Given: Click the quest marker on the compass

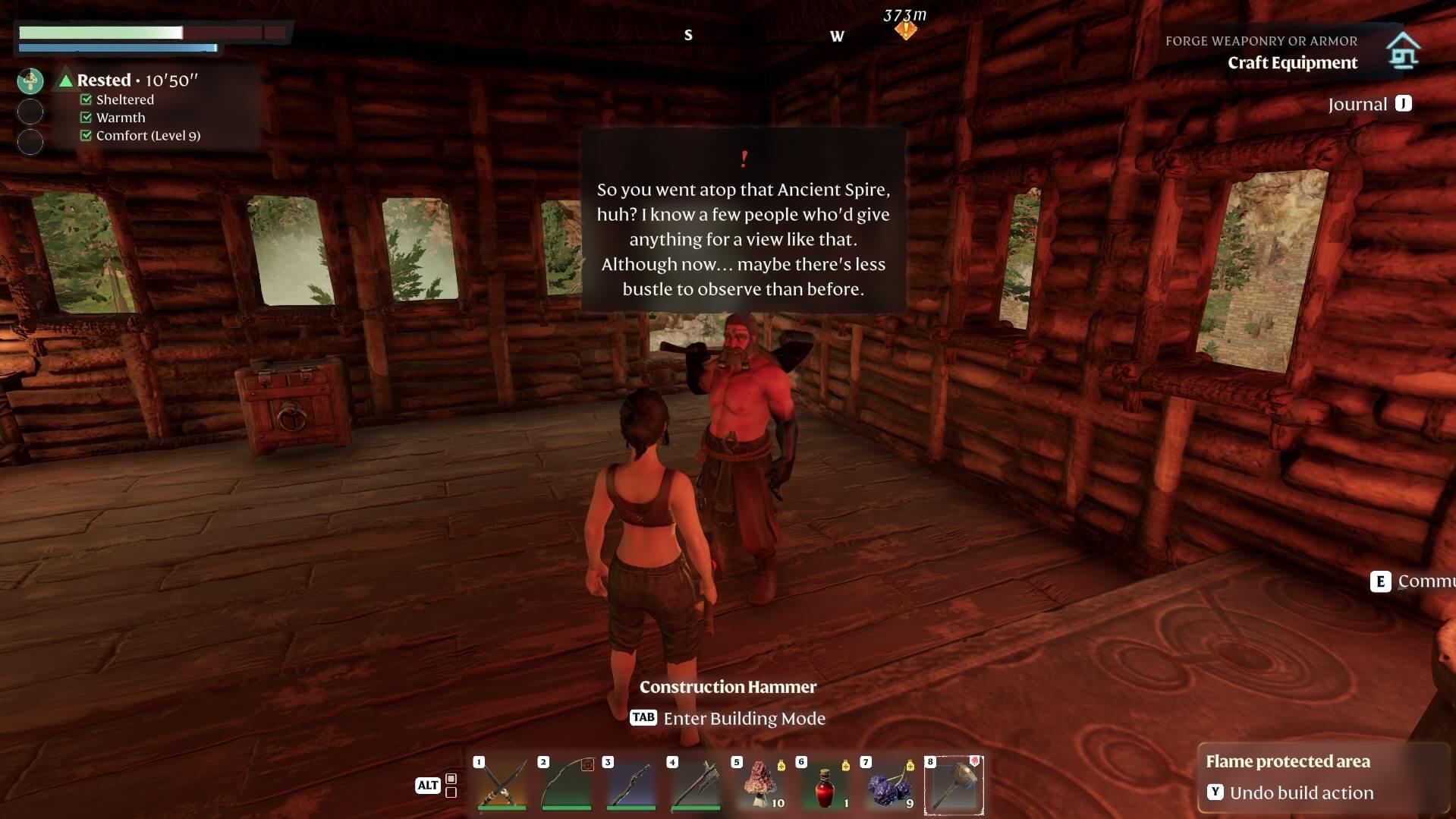Looking at the screenshot, I should click(x=905, y=30).
